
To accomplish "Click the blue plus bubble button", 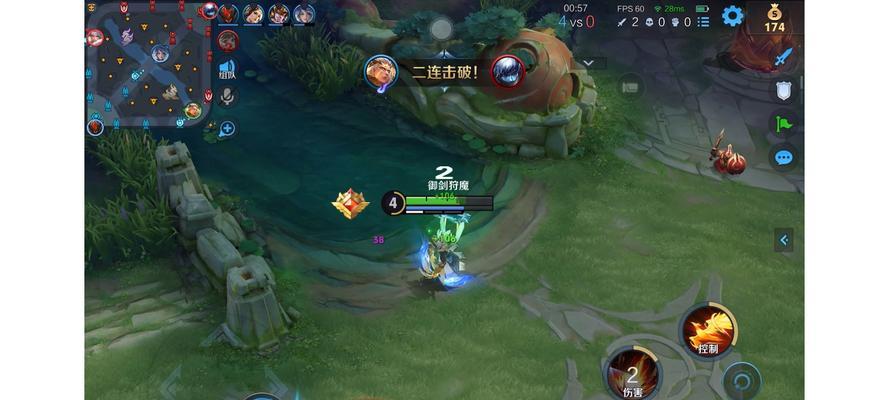I will point(227,128).
